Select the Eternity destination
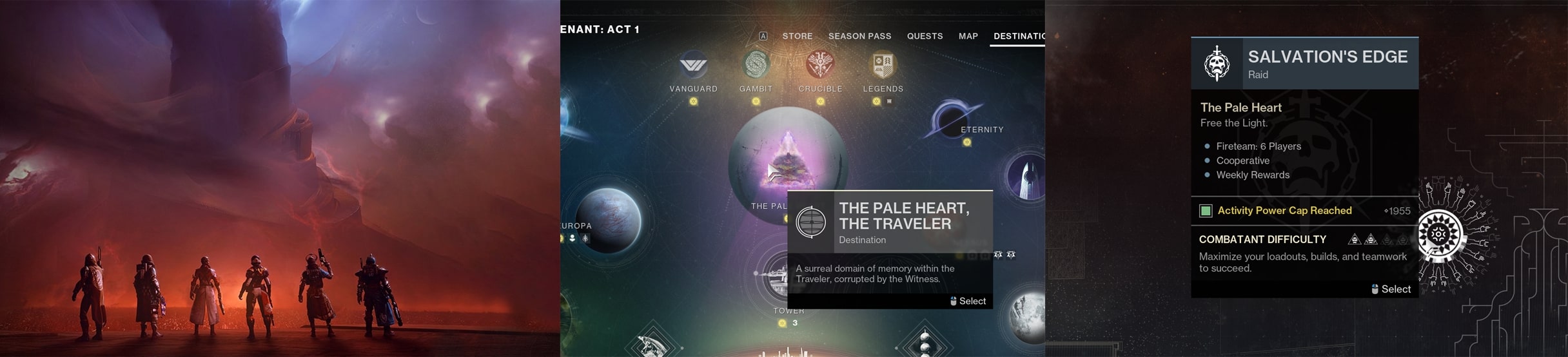Screen dimensions: 1568x357 [952, 120]
